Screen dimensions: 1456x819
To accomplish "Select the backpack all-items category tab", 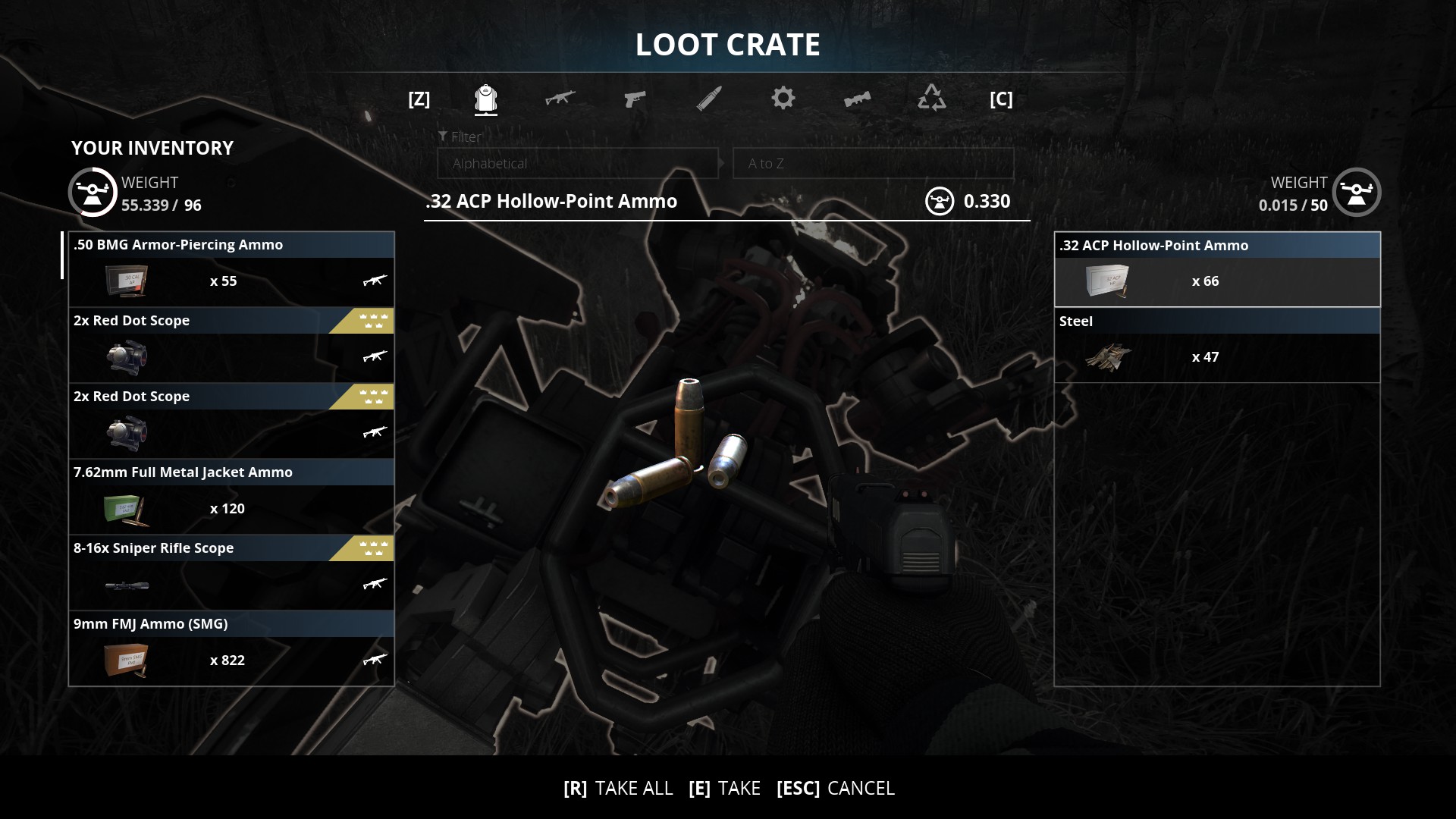I will pyautogui.click(x=485, y=99).
